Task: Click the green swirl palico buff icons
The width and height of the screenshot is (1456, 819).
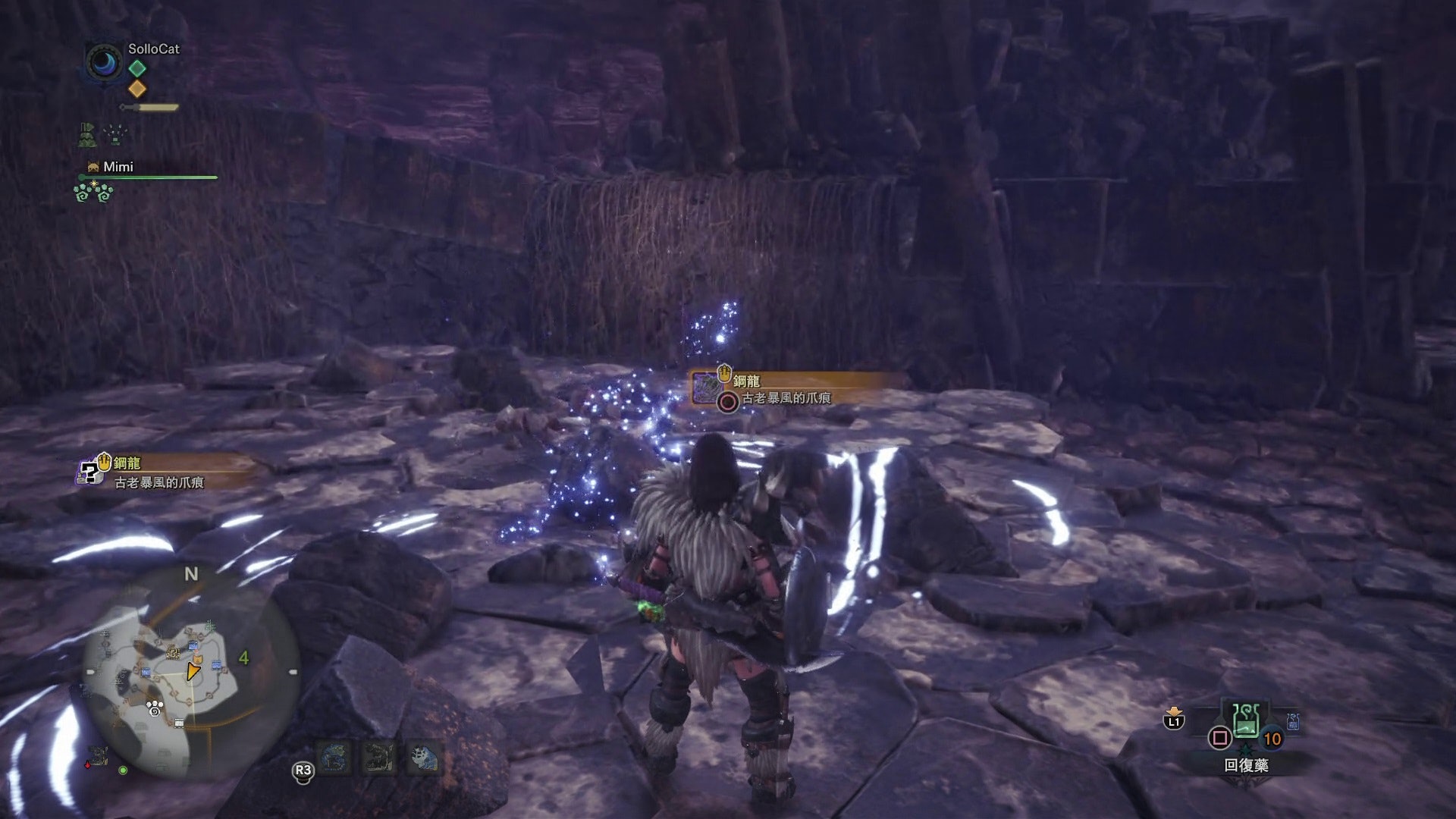Action: [94, 192]
